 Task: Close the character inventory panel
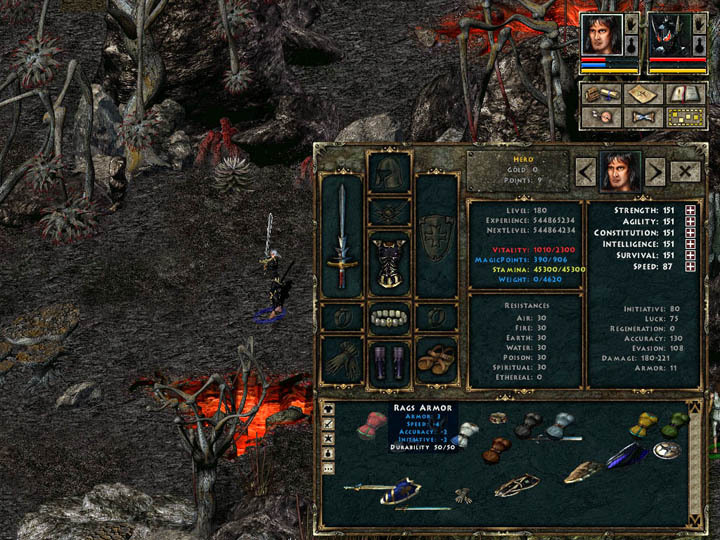[x=685, y=171]
